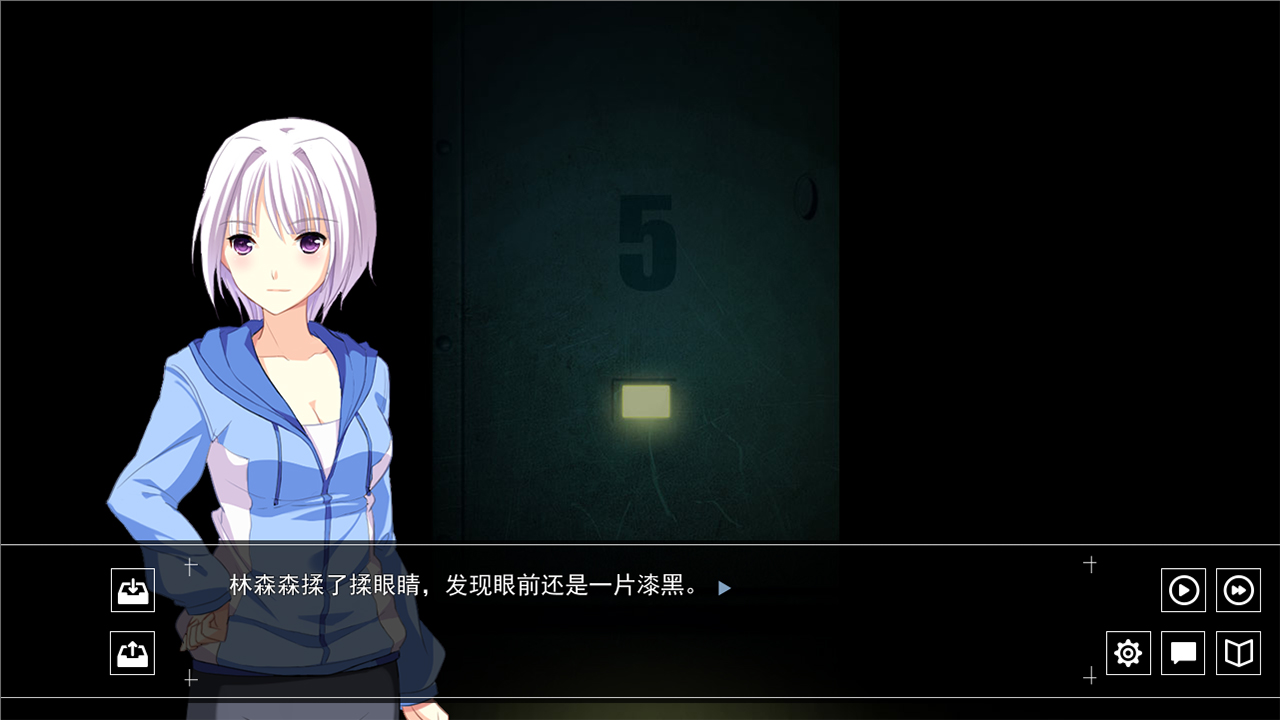Open the backlog with the book icon
Screen dimensions: 1280x720
pos(1237,653)
